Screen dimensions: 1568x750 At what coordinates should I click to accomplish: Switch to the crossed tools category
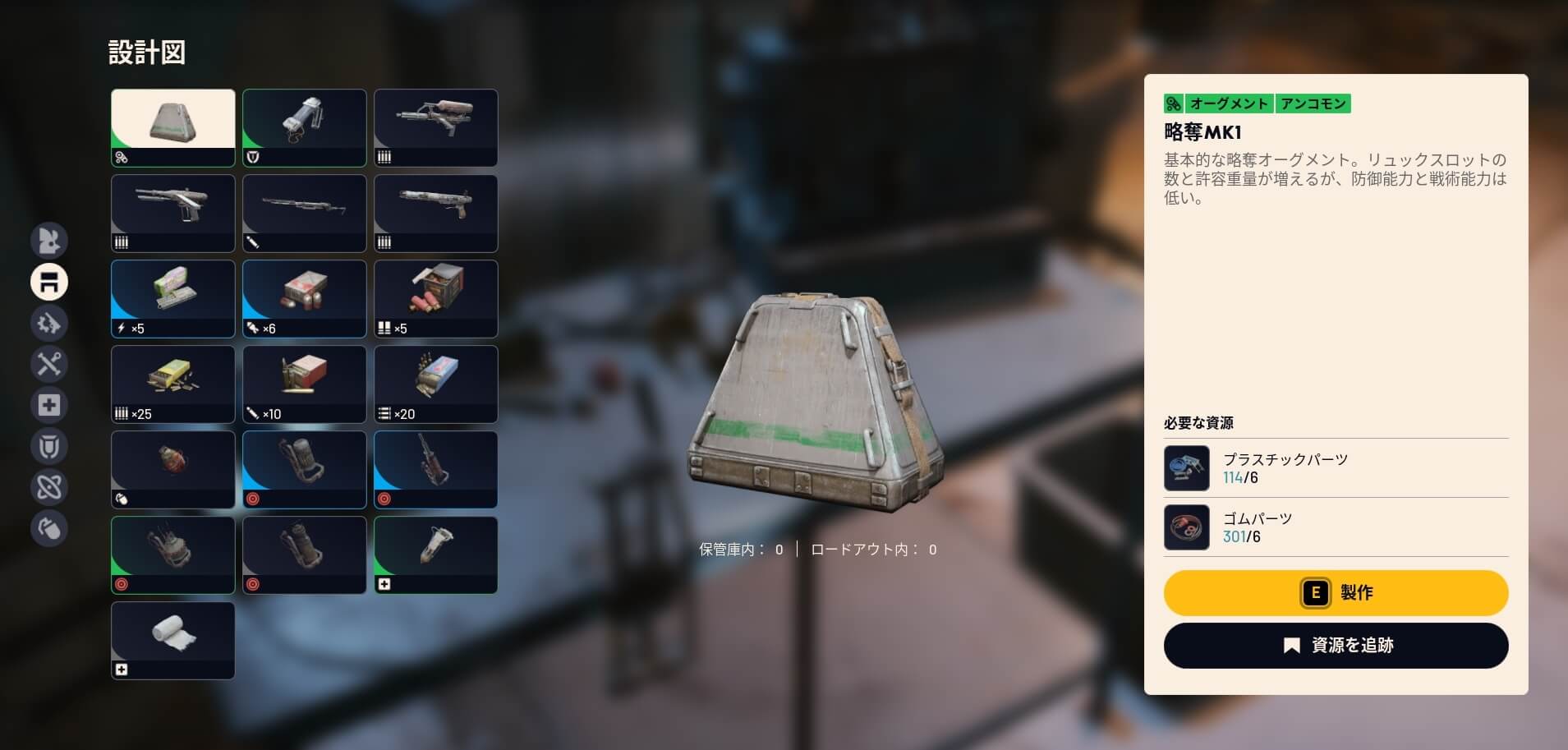point(49,364)
